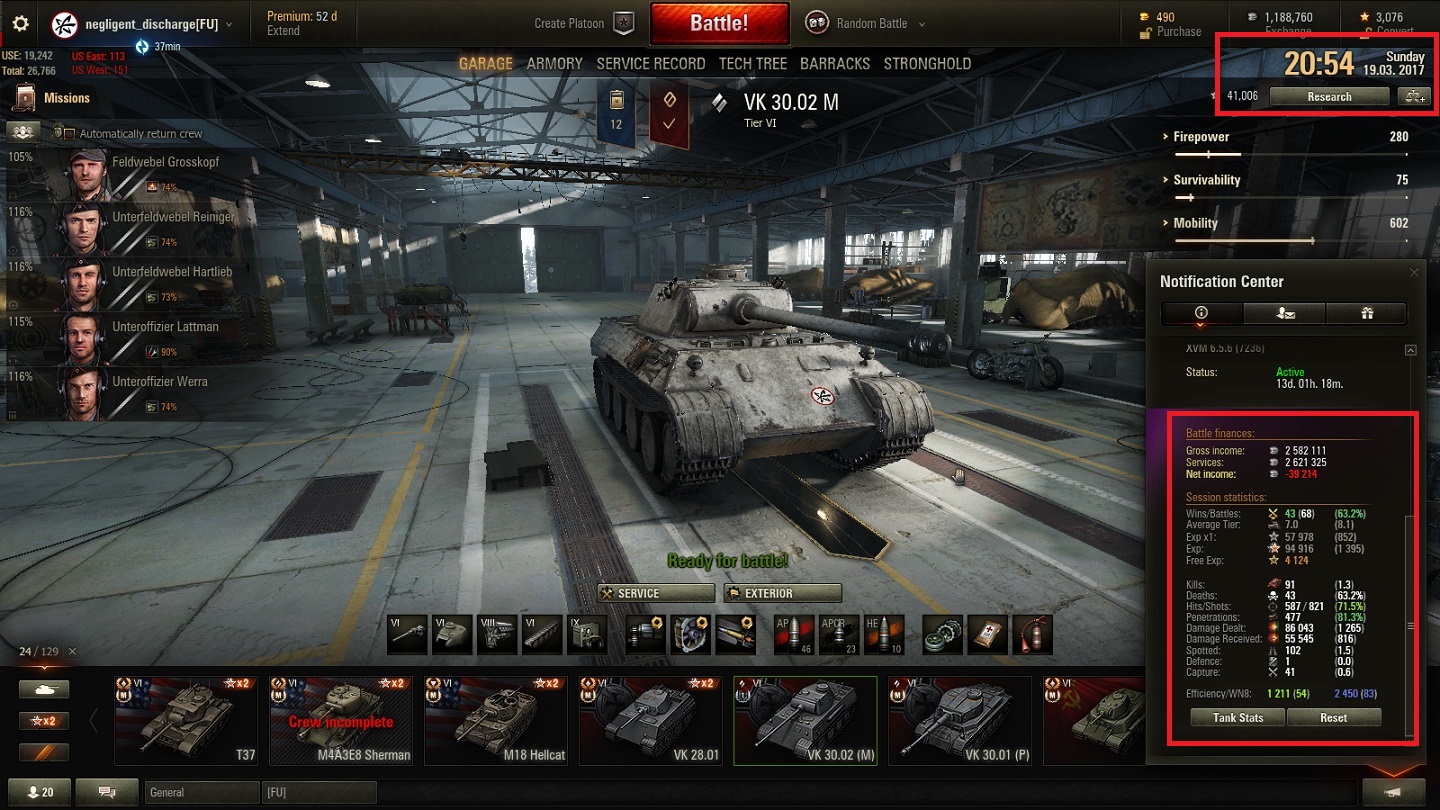The height and width of the screenshot is (810, 1440).
Task: Open the Random Battle mode dropdown
Action: click(x=880, y=23)
